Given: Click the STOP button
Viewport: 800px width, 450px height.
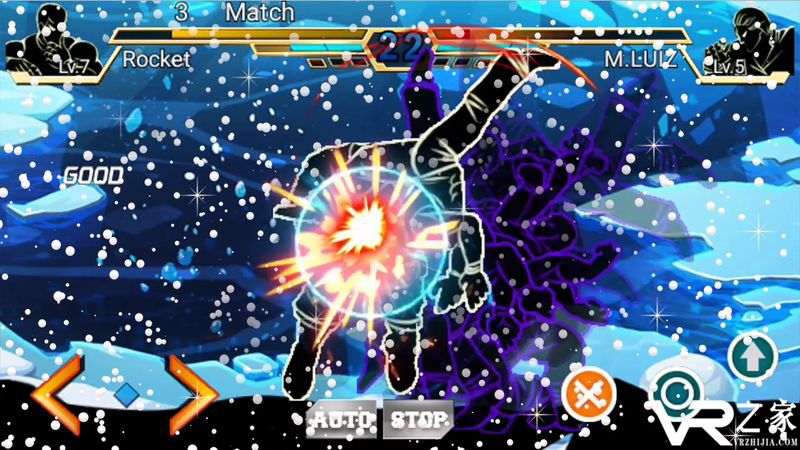Looking at the screenshot, I should click(417, 419).
